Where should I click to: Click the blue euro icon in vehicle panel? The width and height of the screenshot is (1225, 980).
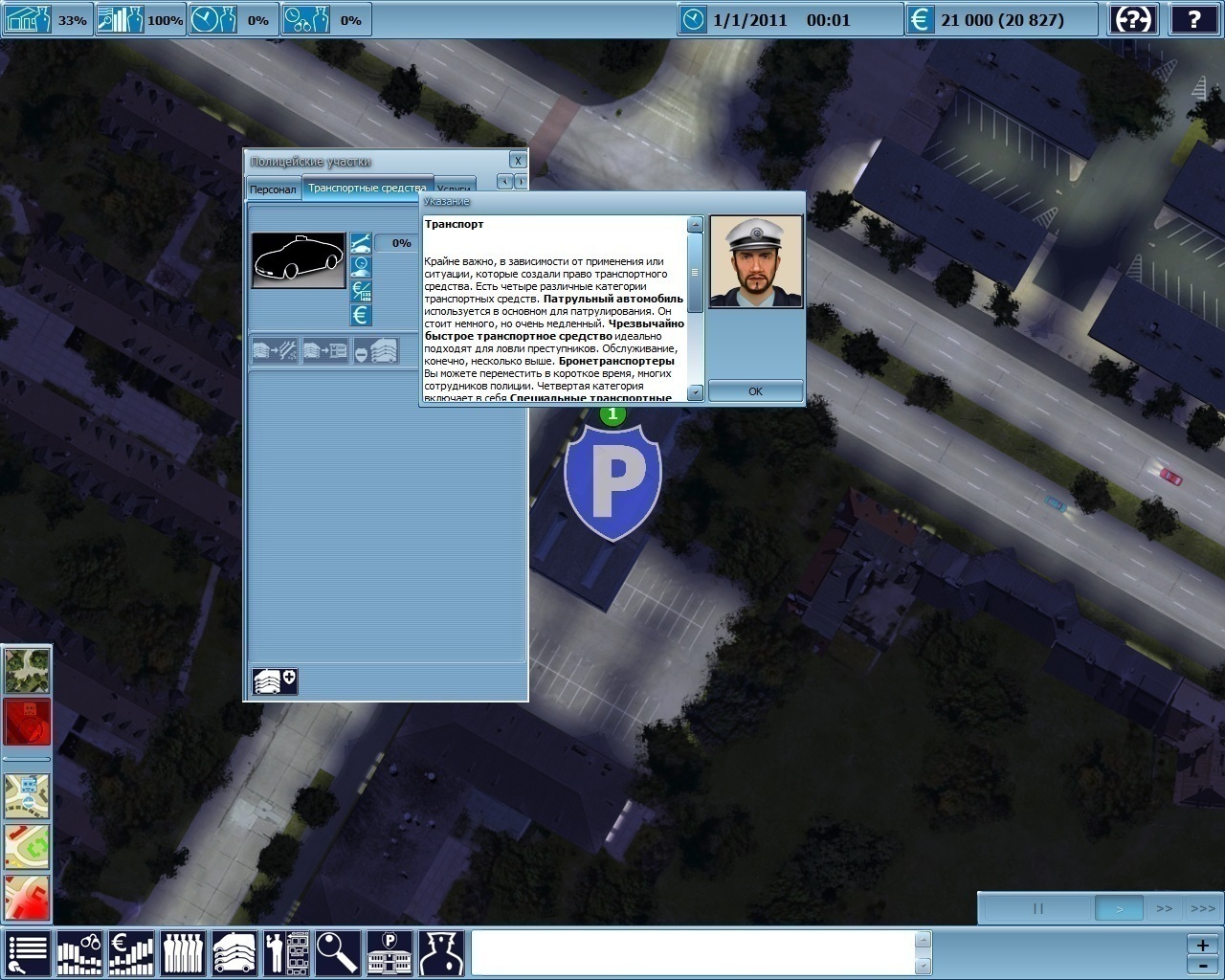(x=361, y=315)
